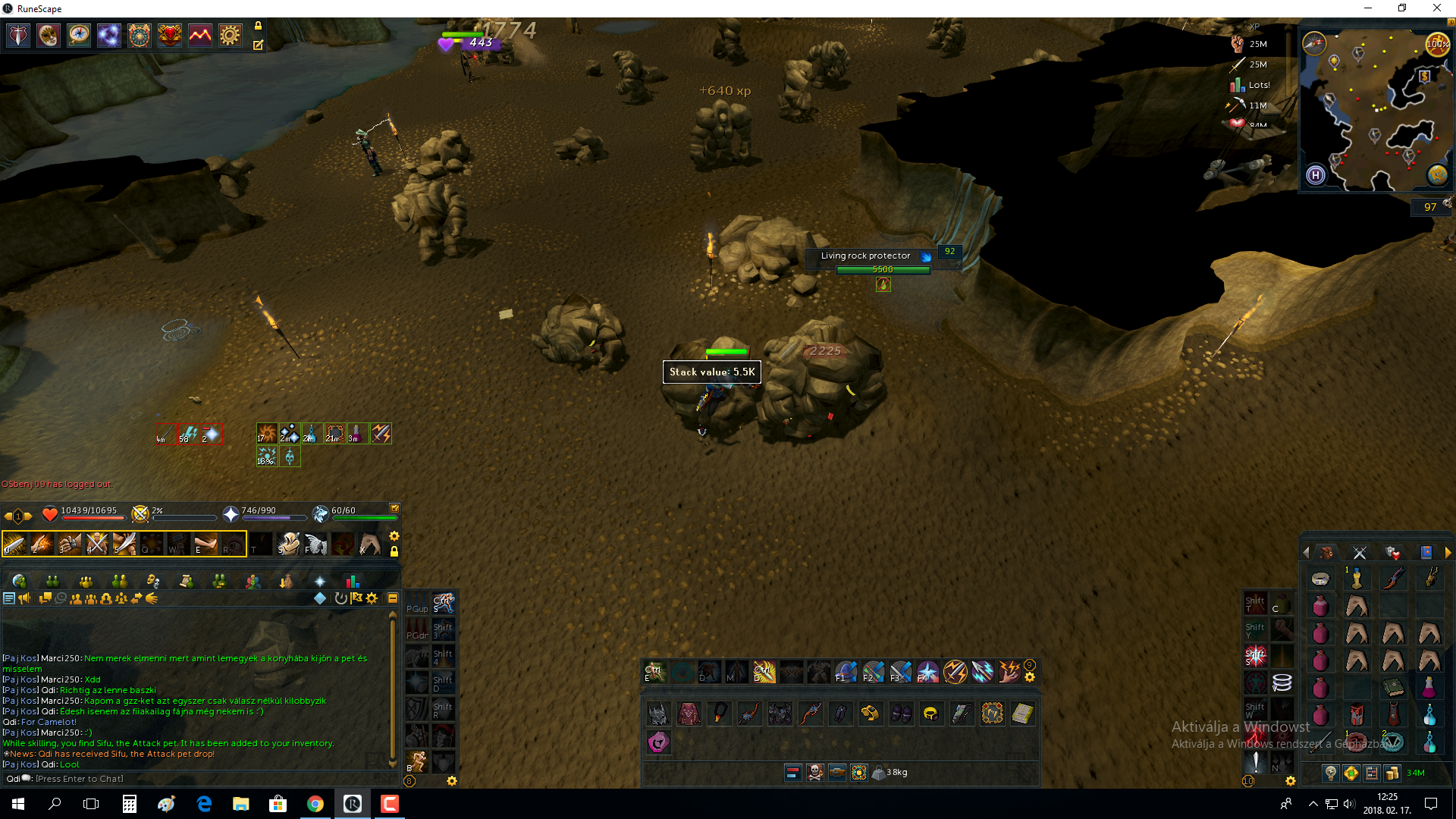Minimise the chat window
Screen dimensions: 1456x819
coord(393,598)
